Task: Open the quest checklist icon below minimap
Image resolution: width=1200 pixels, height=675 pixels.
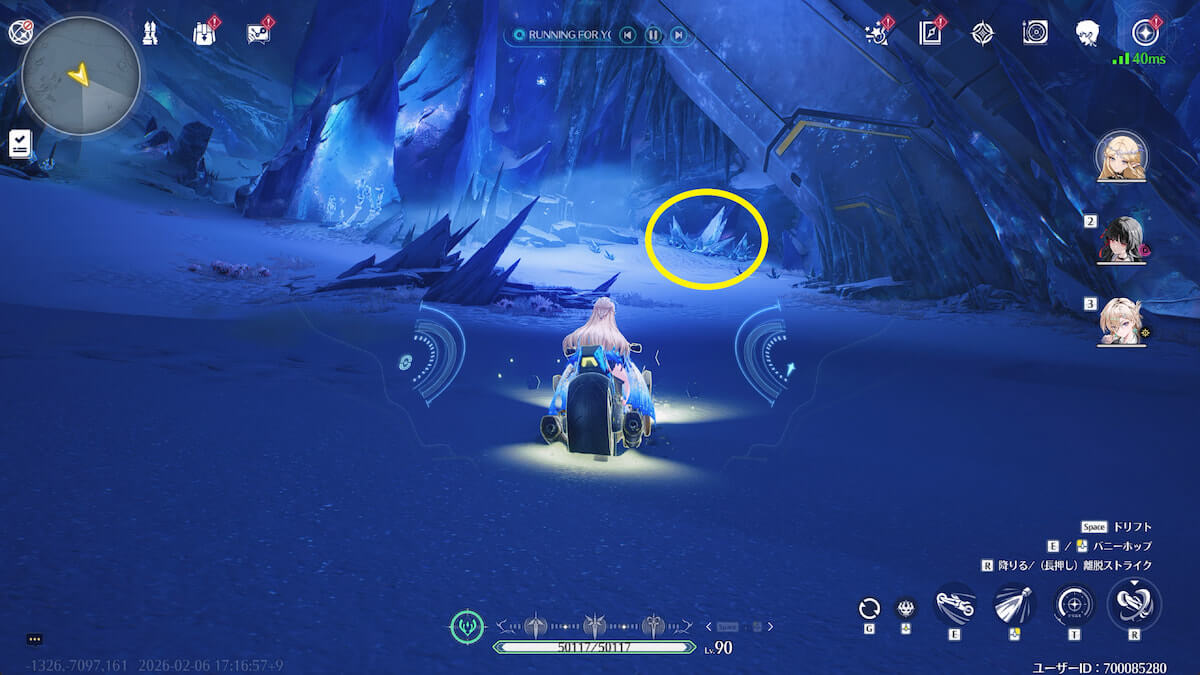Action: tap(20, 143)
